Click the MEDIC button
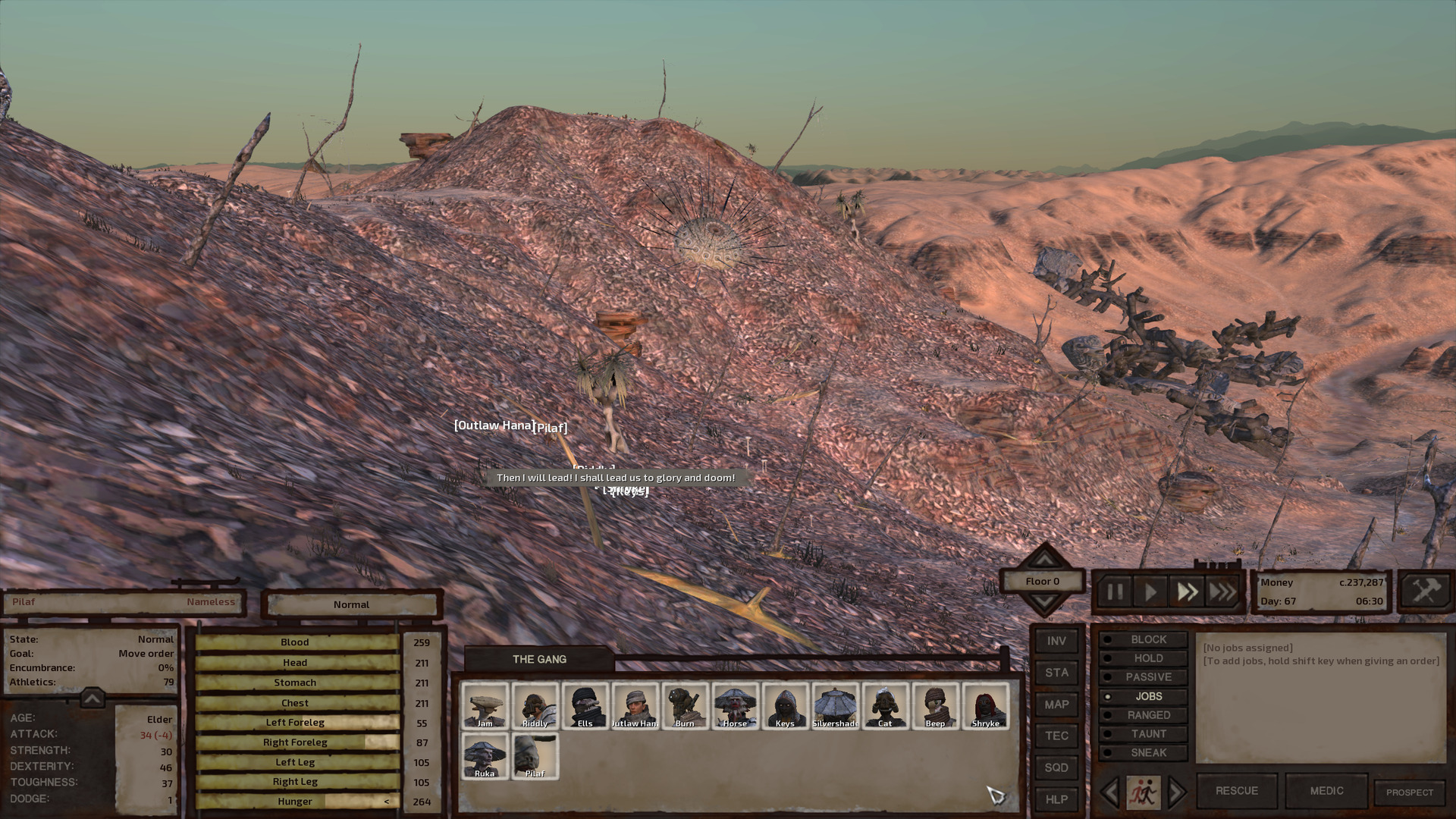1456x819 pixels. pyautogui.click(x=1326, y=790)
